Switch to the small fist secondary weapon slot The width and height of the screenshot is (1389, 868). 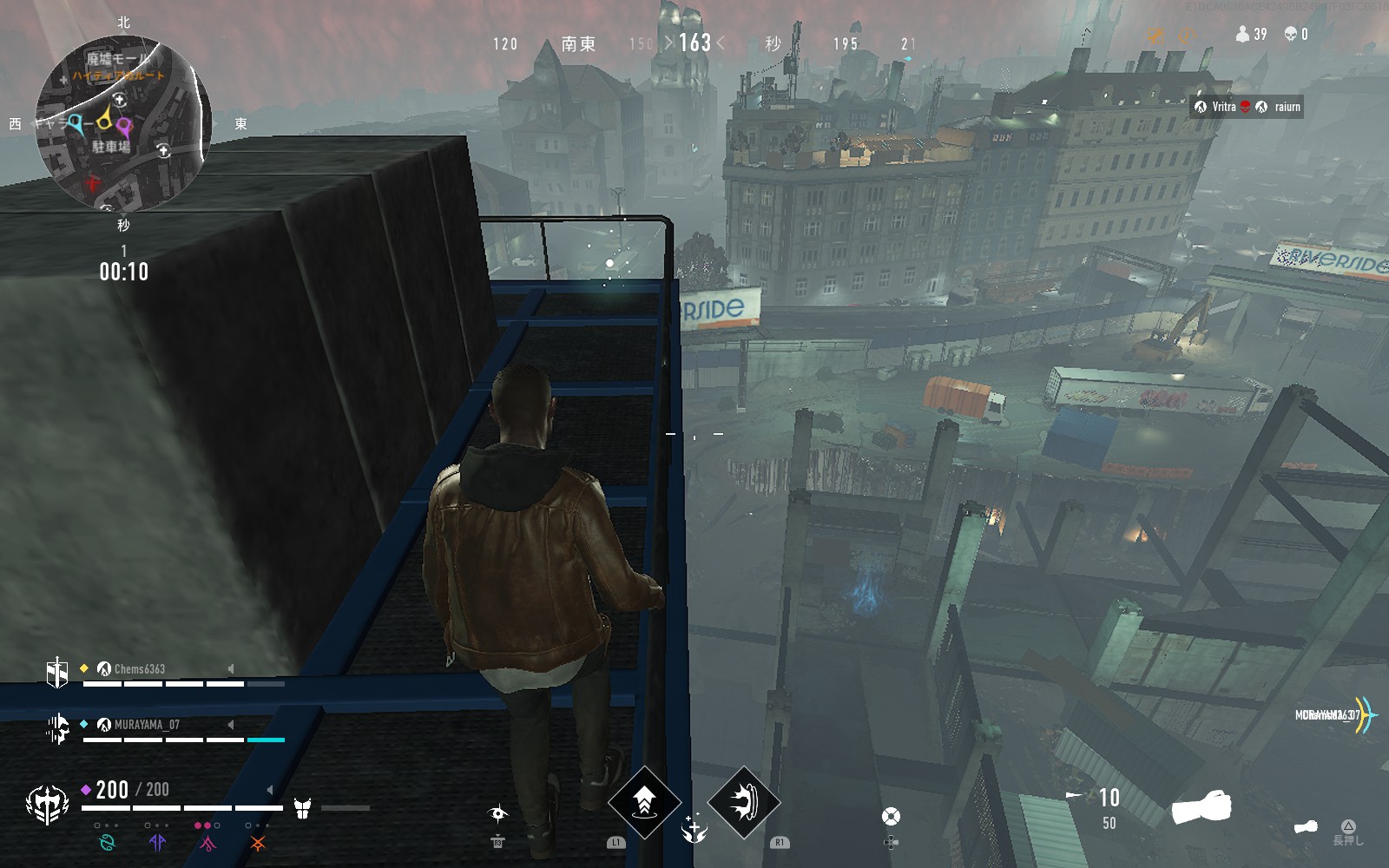coord(1305,827)
